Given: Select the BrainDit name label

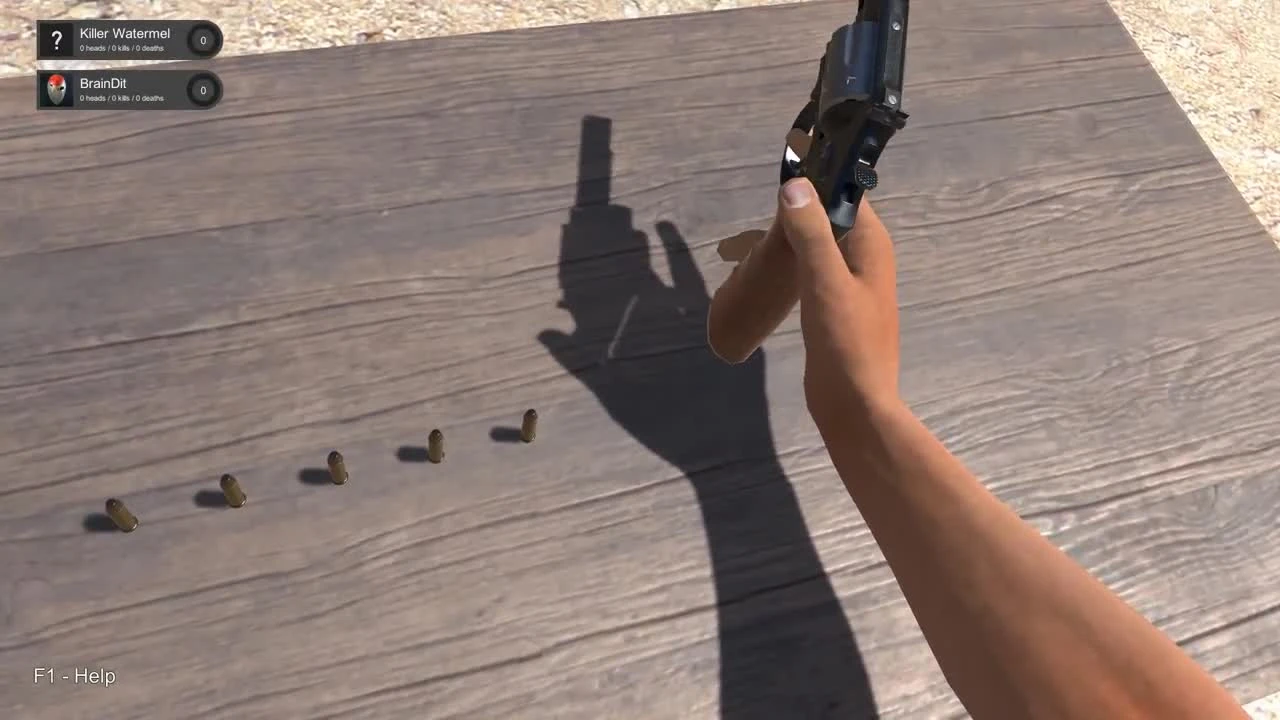Looking at the screenshot, I should pos(103,83).
